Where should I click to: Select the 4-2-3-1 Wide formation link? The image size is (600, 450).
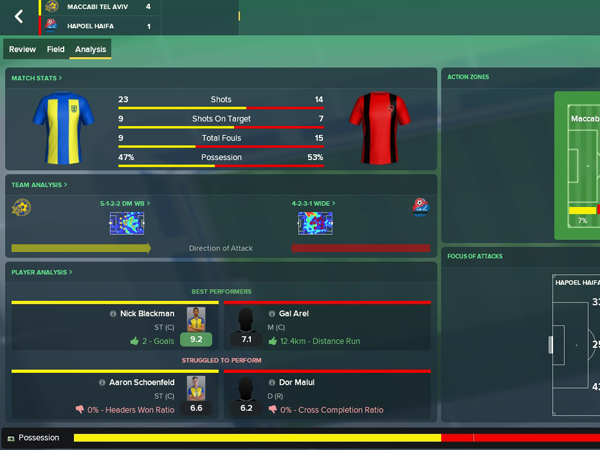tap(312, 203)
